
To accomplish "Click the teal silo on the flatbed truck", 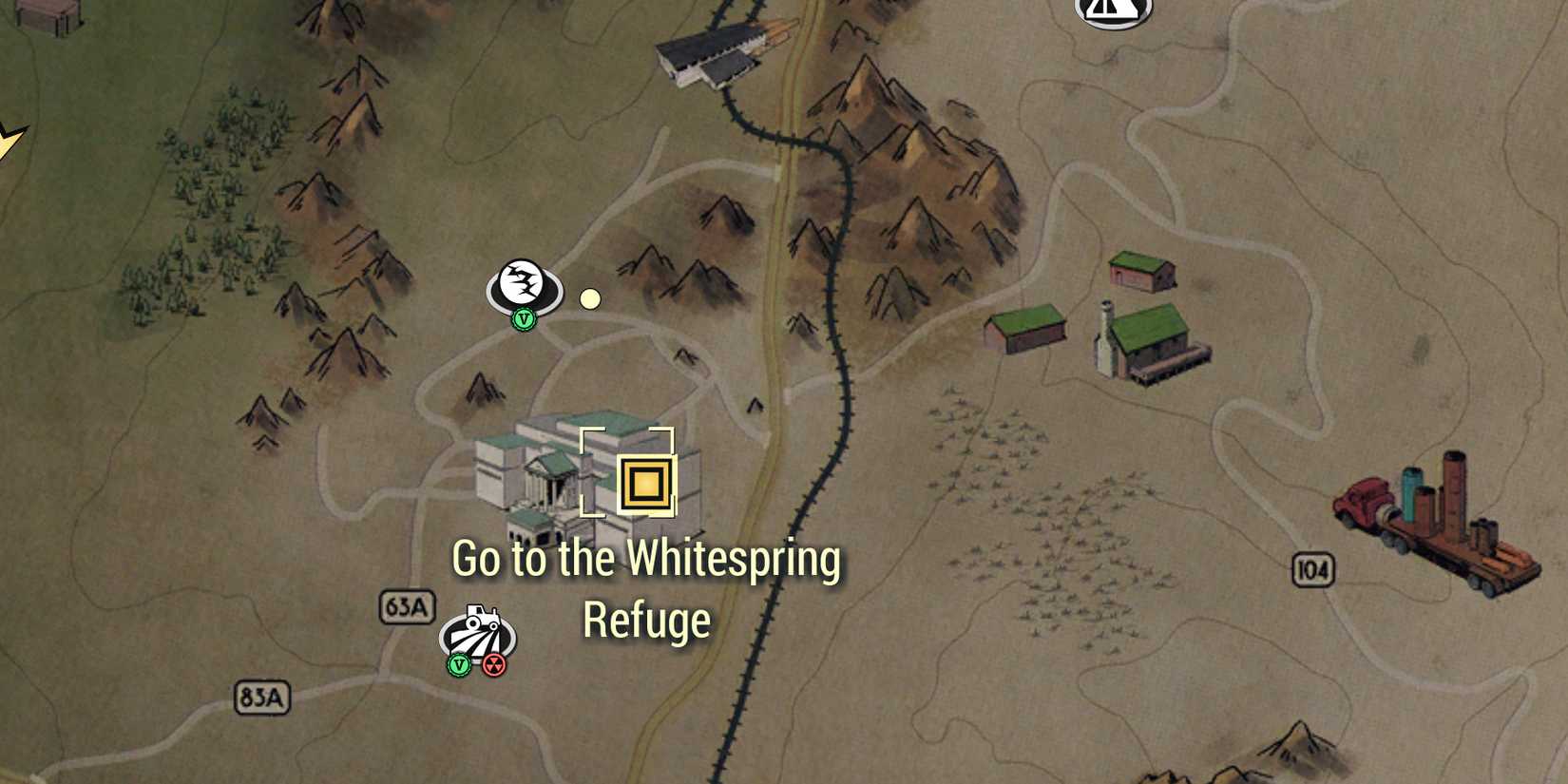I will (x=1410, y=494).
